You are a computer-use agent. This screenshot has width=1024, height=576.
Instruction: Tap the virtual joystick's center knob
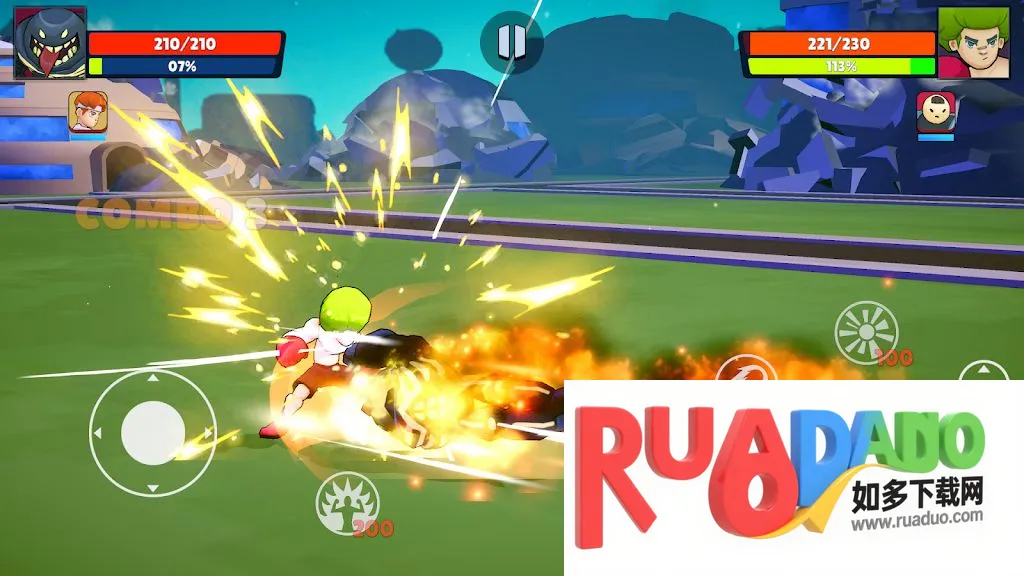[152, 432]
